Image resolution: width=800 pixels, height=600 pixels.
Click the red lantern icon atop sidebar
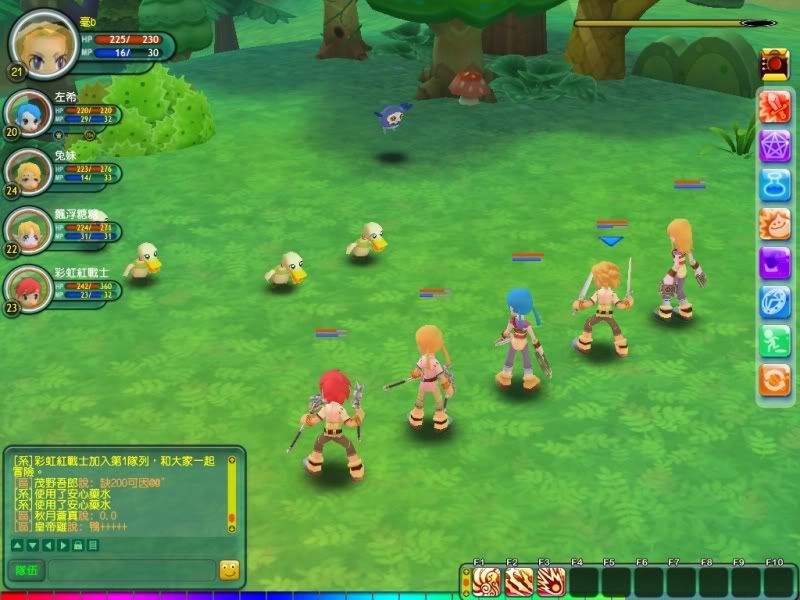tap(774, 63)
